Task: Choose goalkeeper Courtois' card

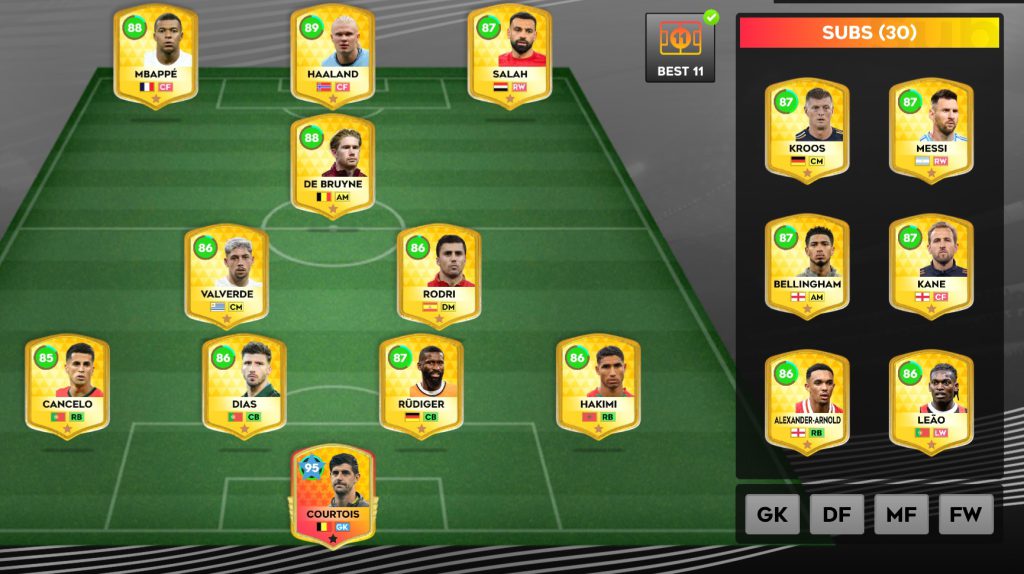Action: [333, 496]
